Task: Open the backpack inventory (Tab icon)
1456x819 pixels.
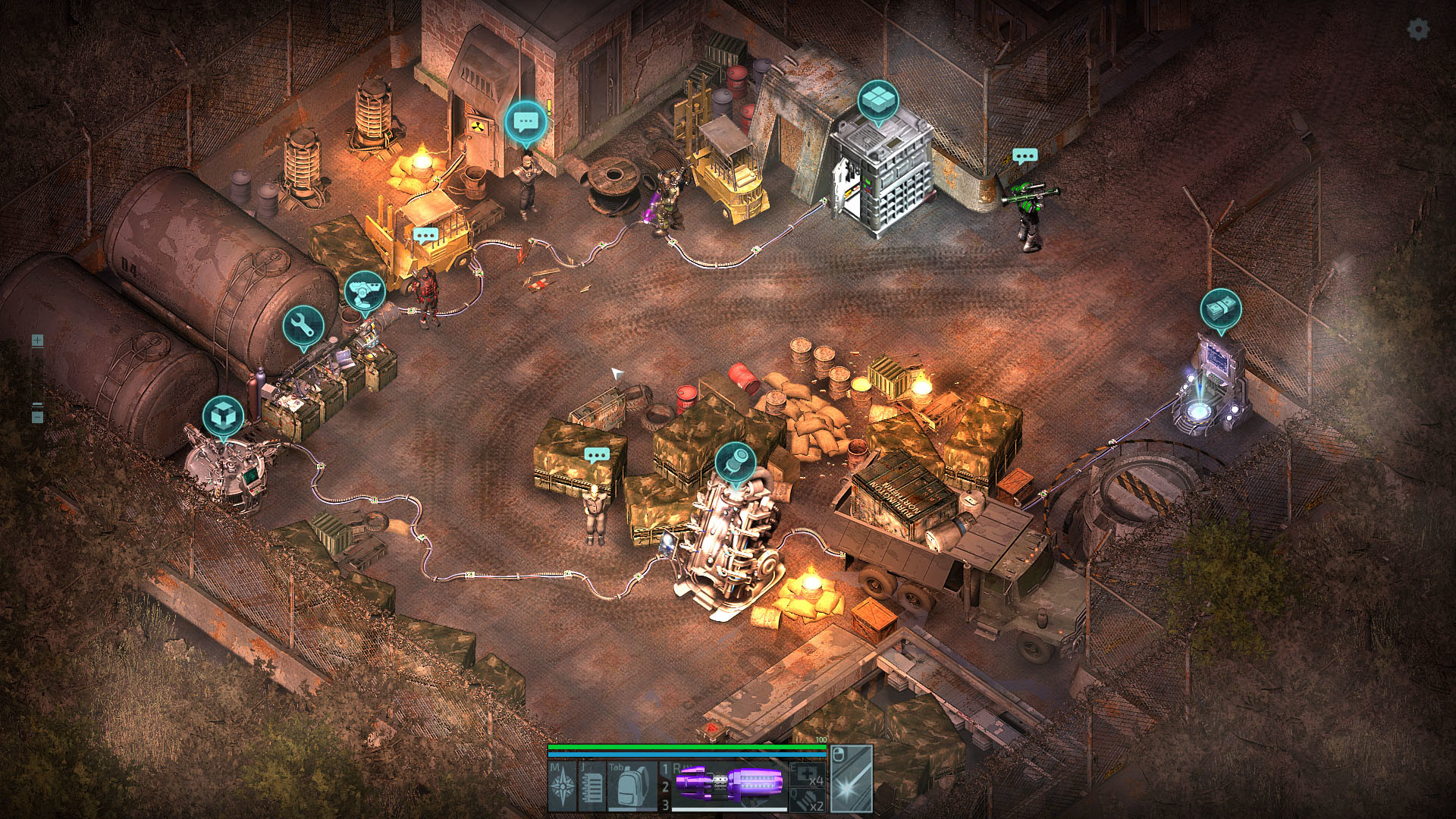Action: tap(629, 786)
